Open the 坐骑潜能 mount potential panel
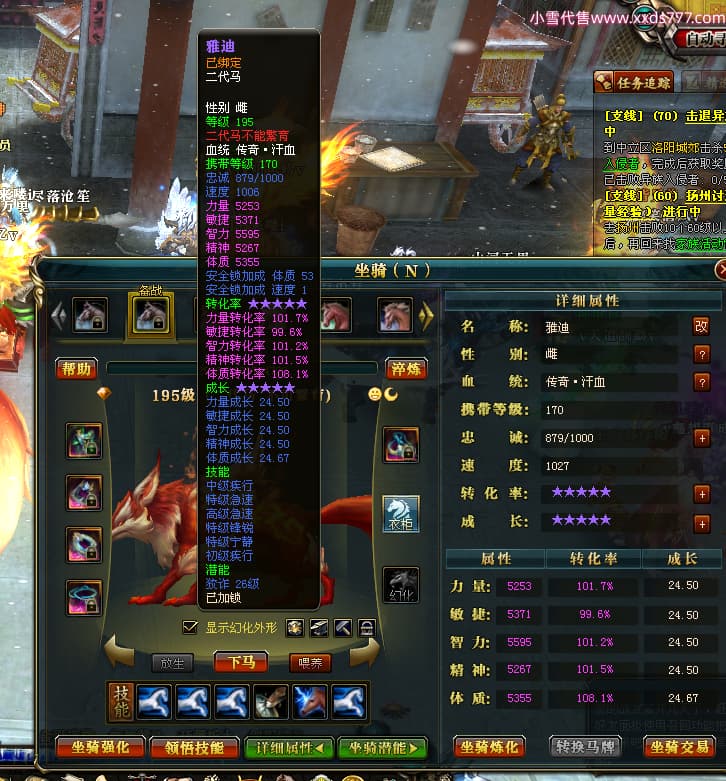Image resolution: width=726 pixels, height=781 pixels. coord(382,747)
